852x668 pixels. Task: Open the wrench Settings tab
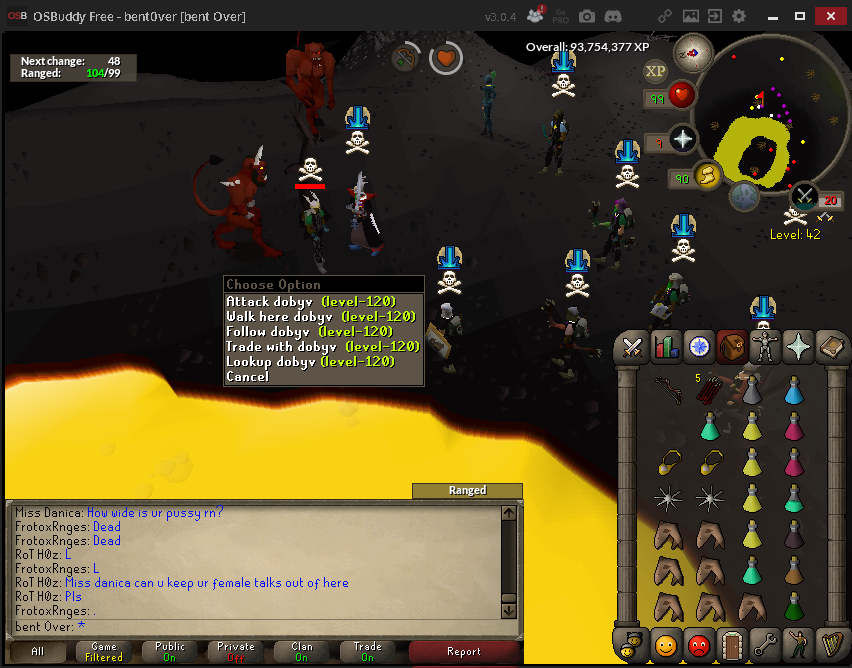tap(764, 645)
